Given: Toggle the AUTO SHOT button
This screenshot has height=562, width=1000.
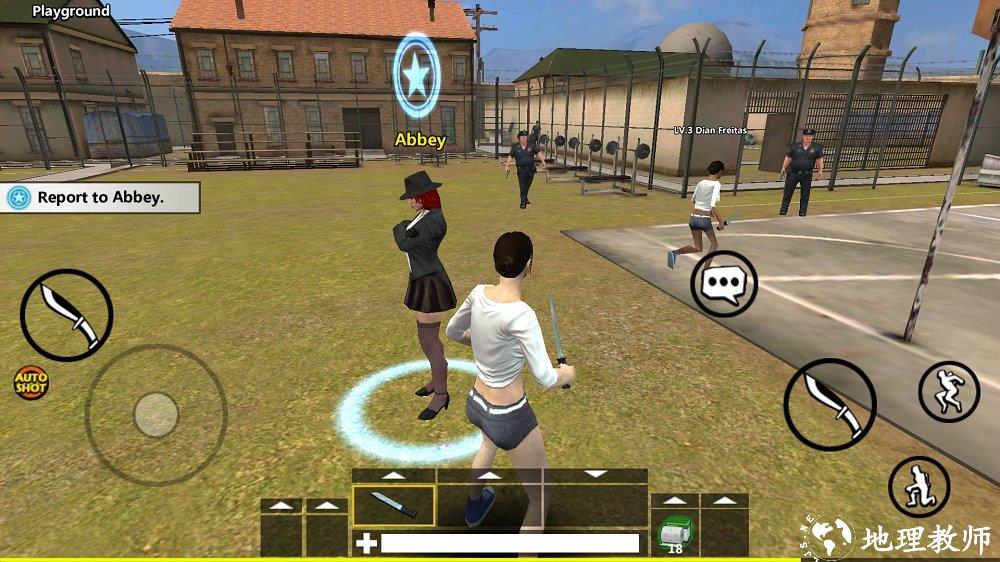Looking at the screenshot, I should [30, 382].
